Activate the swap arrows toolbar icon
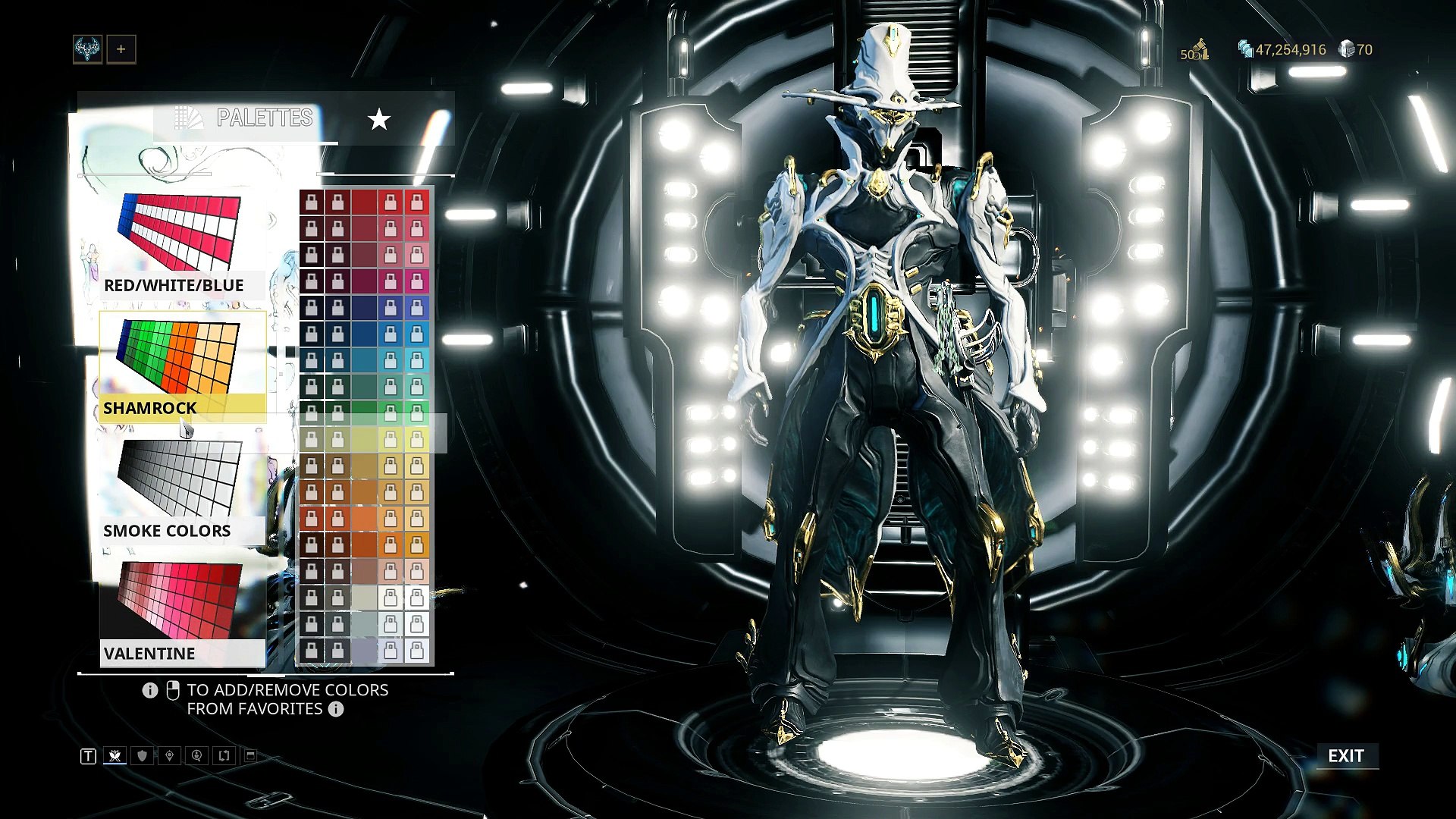Image resolution: width=1456 pixels, height=819 pixels. tap(224, 756)
